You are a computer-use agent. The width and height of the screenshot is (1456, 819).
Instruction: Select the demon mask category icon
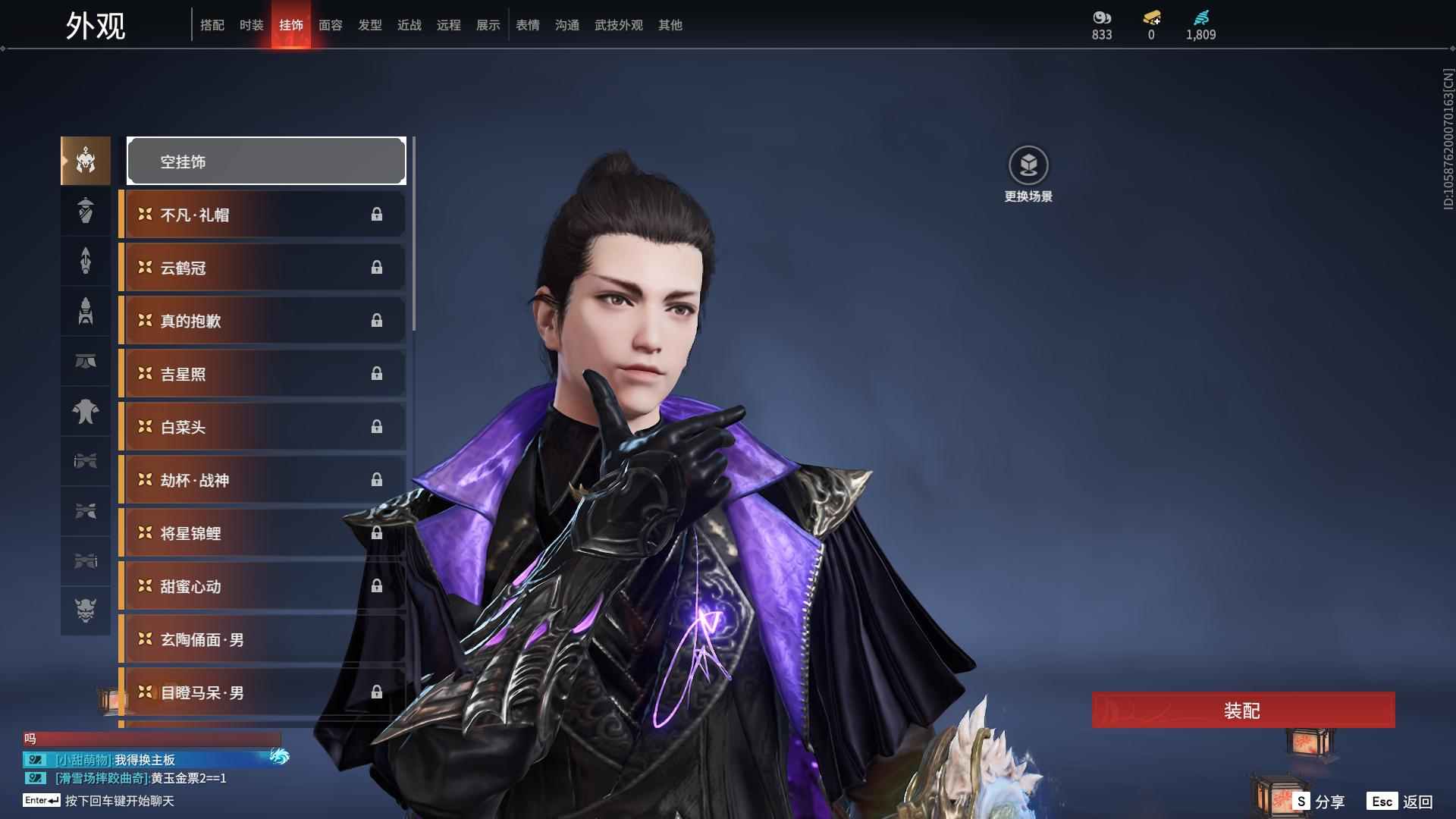click(86, 610)
